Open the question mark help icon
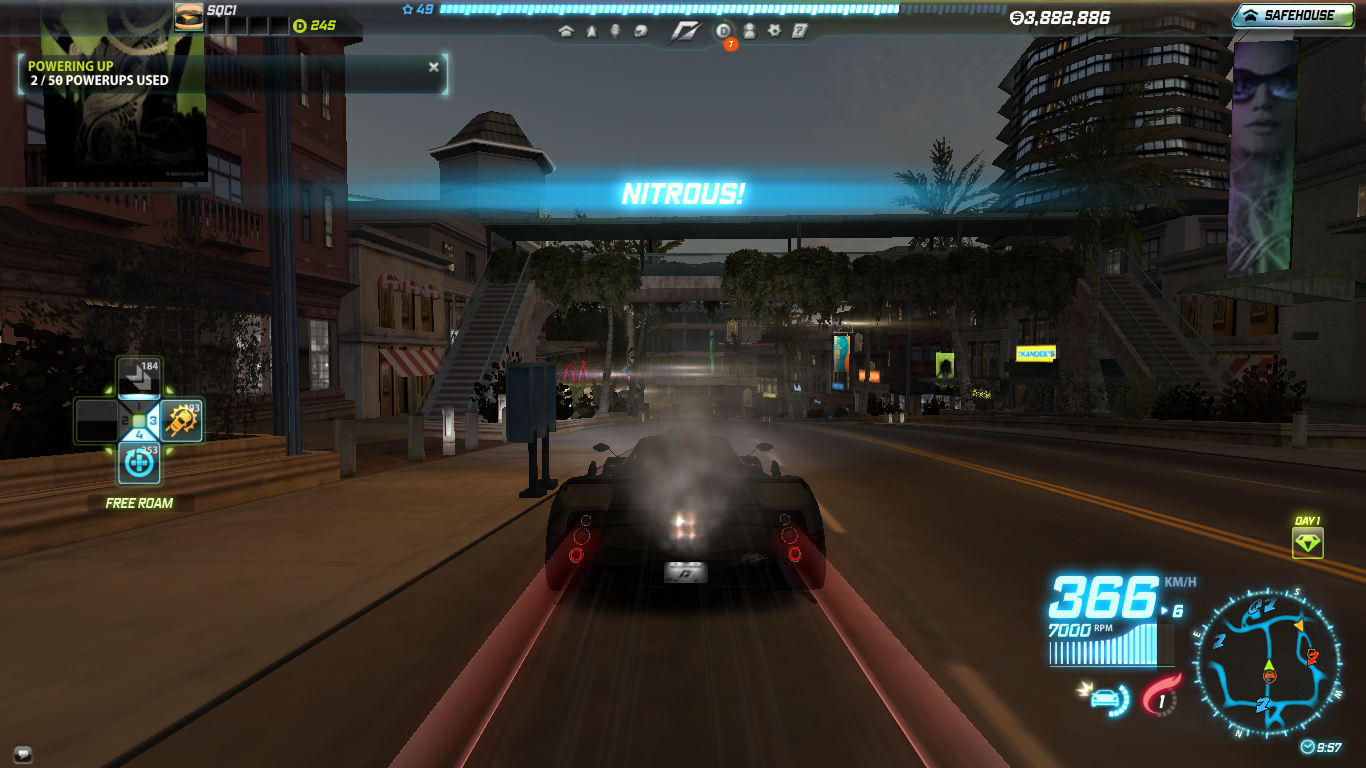 tap(799, 31)
